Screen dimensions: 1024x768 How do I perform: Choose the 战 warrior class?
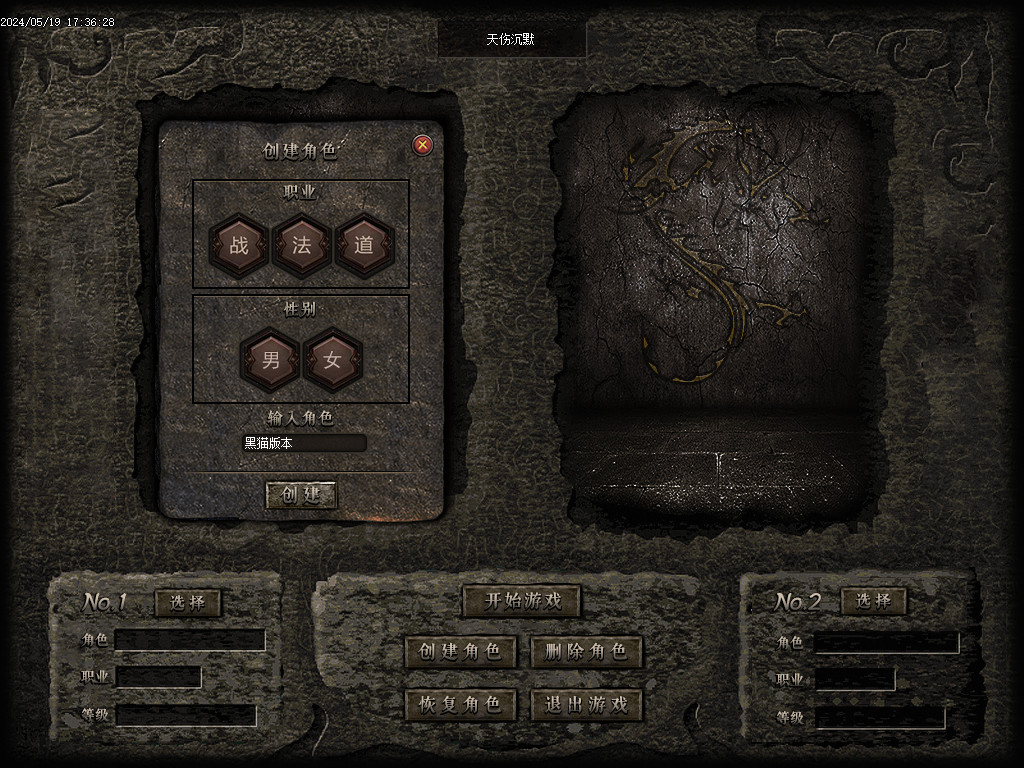[x=239, y=245]
